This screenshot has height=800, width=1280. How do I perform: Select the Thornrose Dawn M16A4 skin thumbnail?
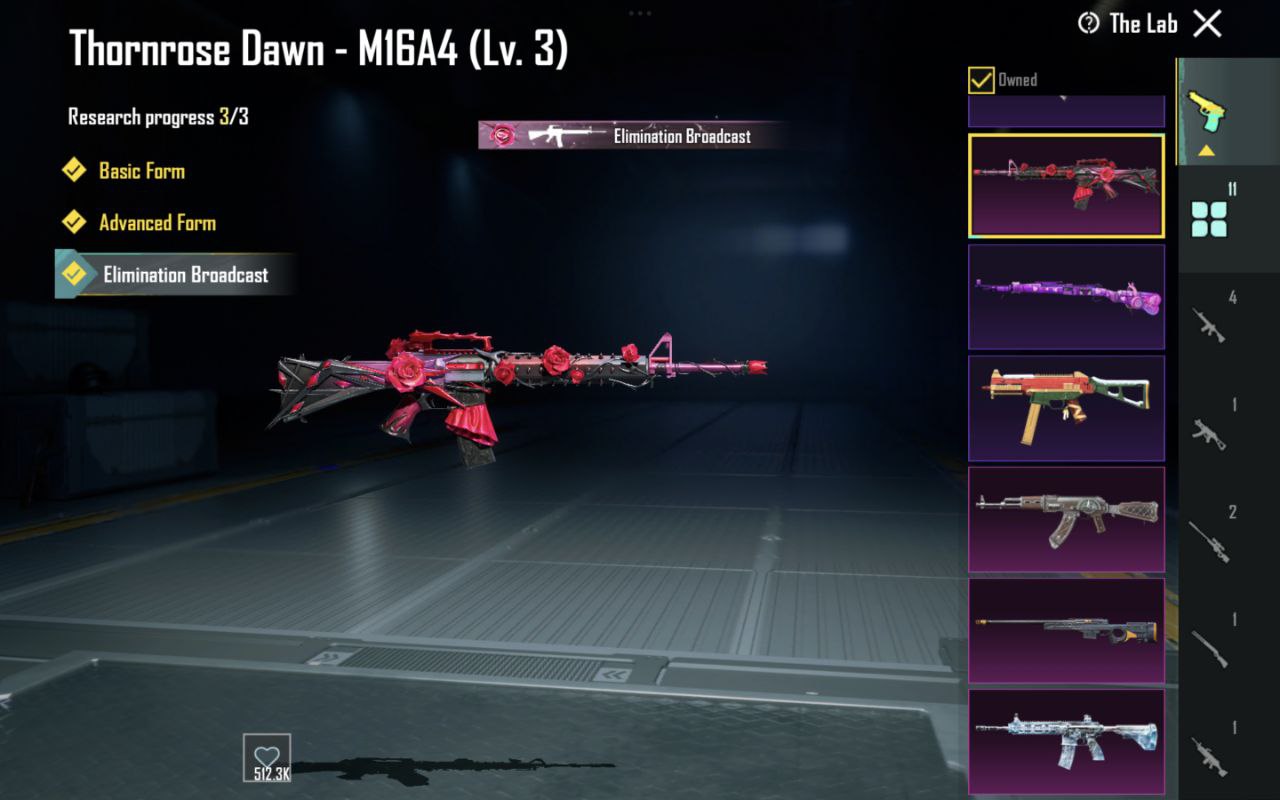tap(1066, 186)
